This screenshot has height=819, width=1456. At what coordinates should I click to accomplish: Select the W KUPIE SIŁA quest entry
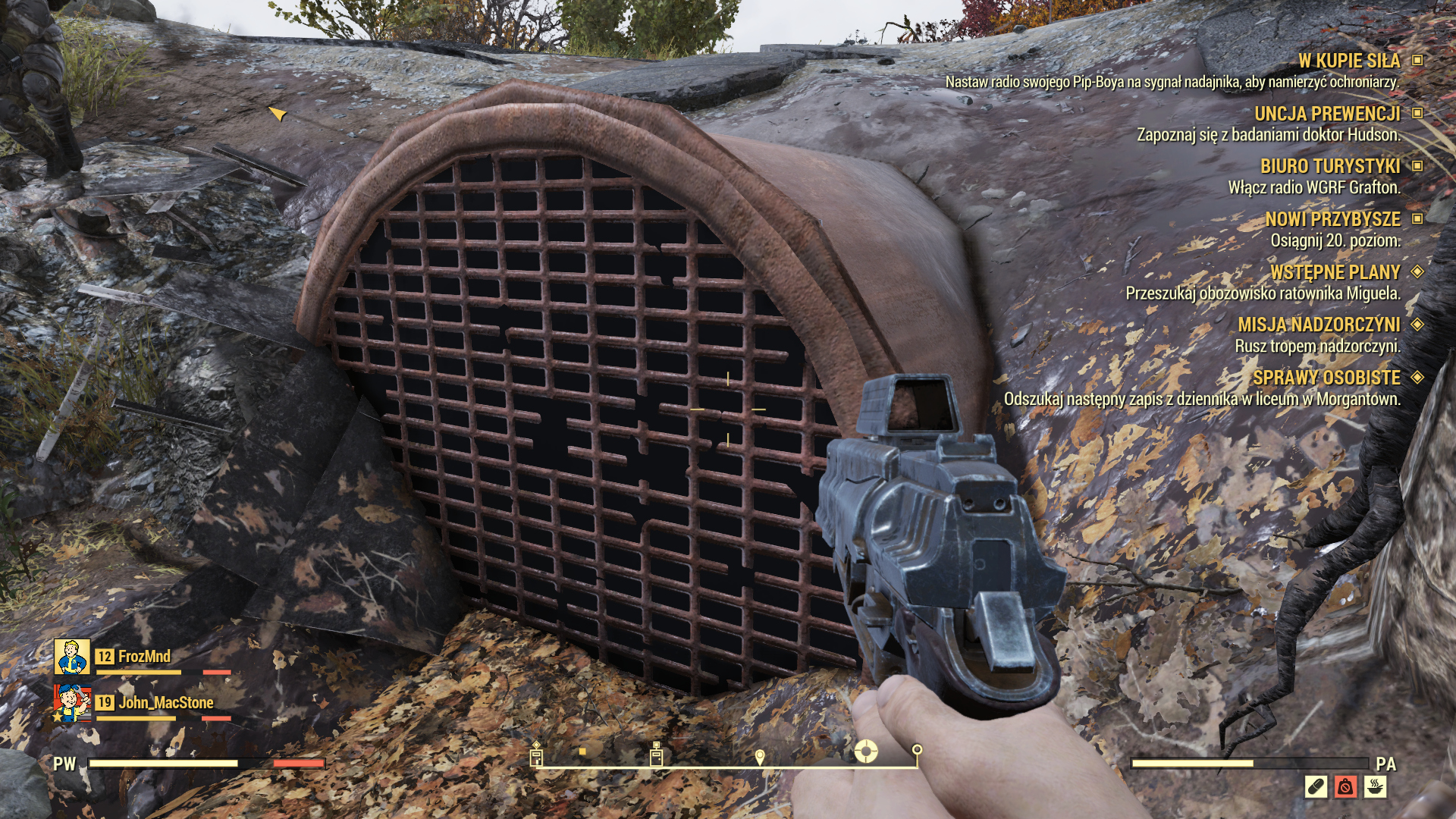pyautogui.click(x=1348, y=61)
